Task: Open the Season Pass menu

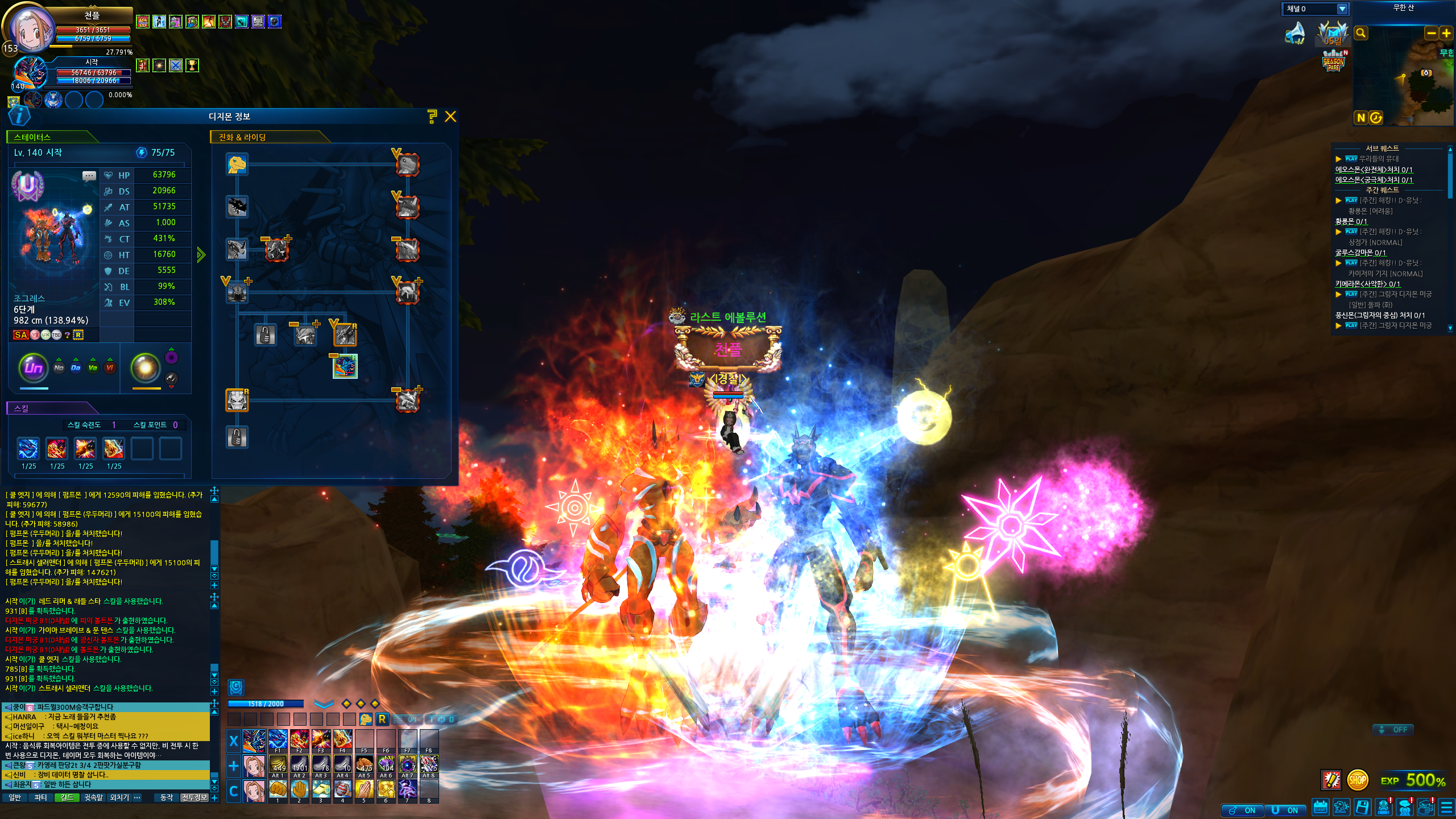Action: (x=1333, y=61)
